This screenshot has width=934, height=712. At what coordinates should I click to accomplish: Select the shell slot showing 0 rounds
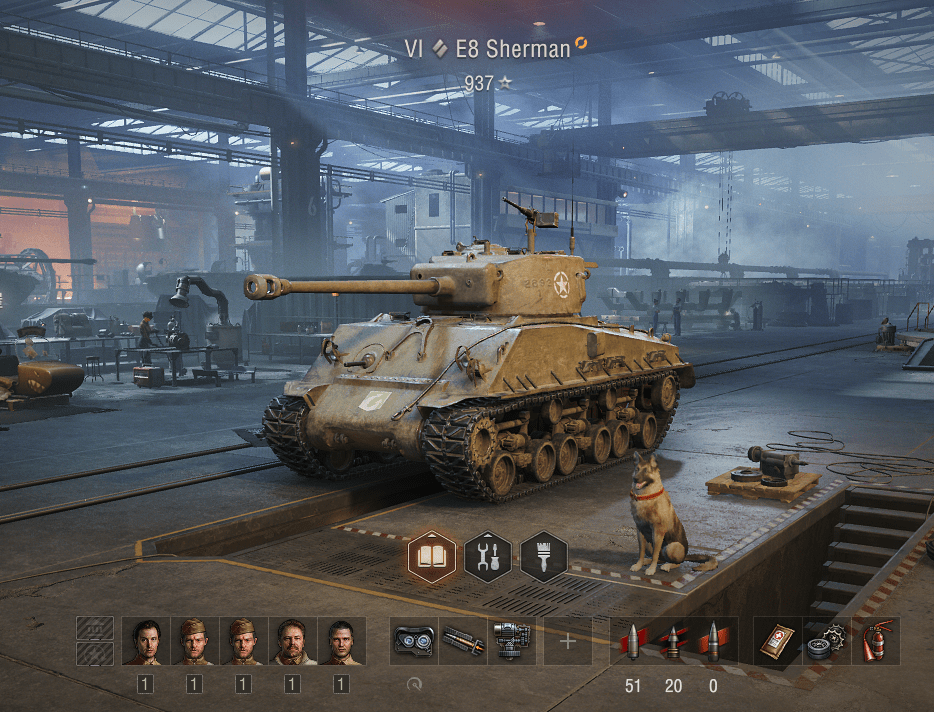[713, 641]
